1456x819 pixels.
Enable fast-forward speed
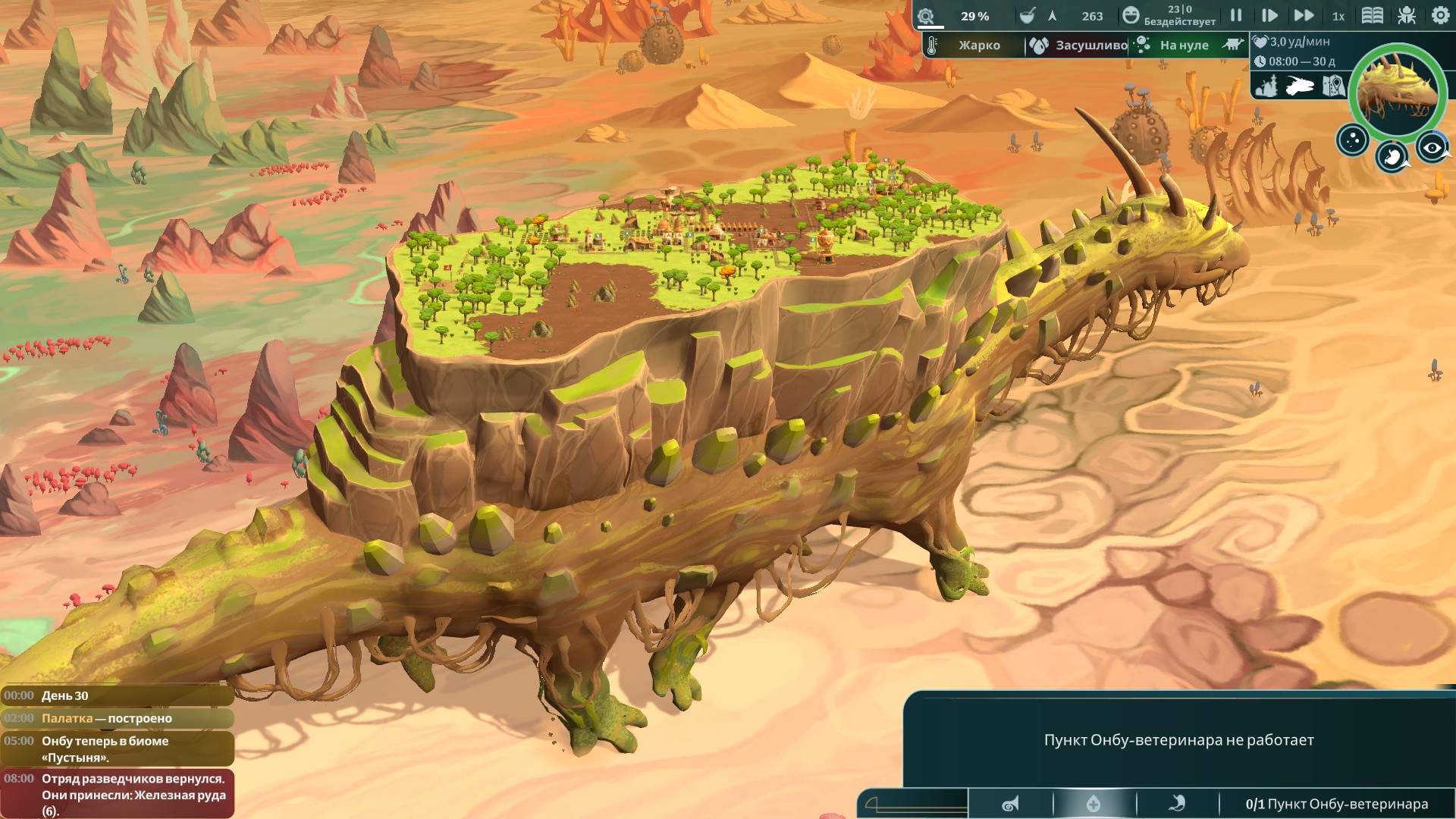pyautogui.click(x=1304, y=16)
